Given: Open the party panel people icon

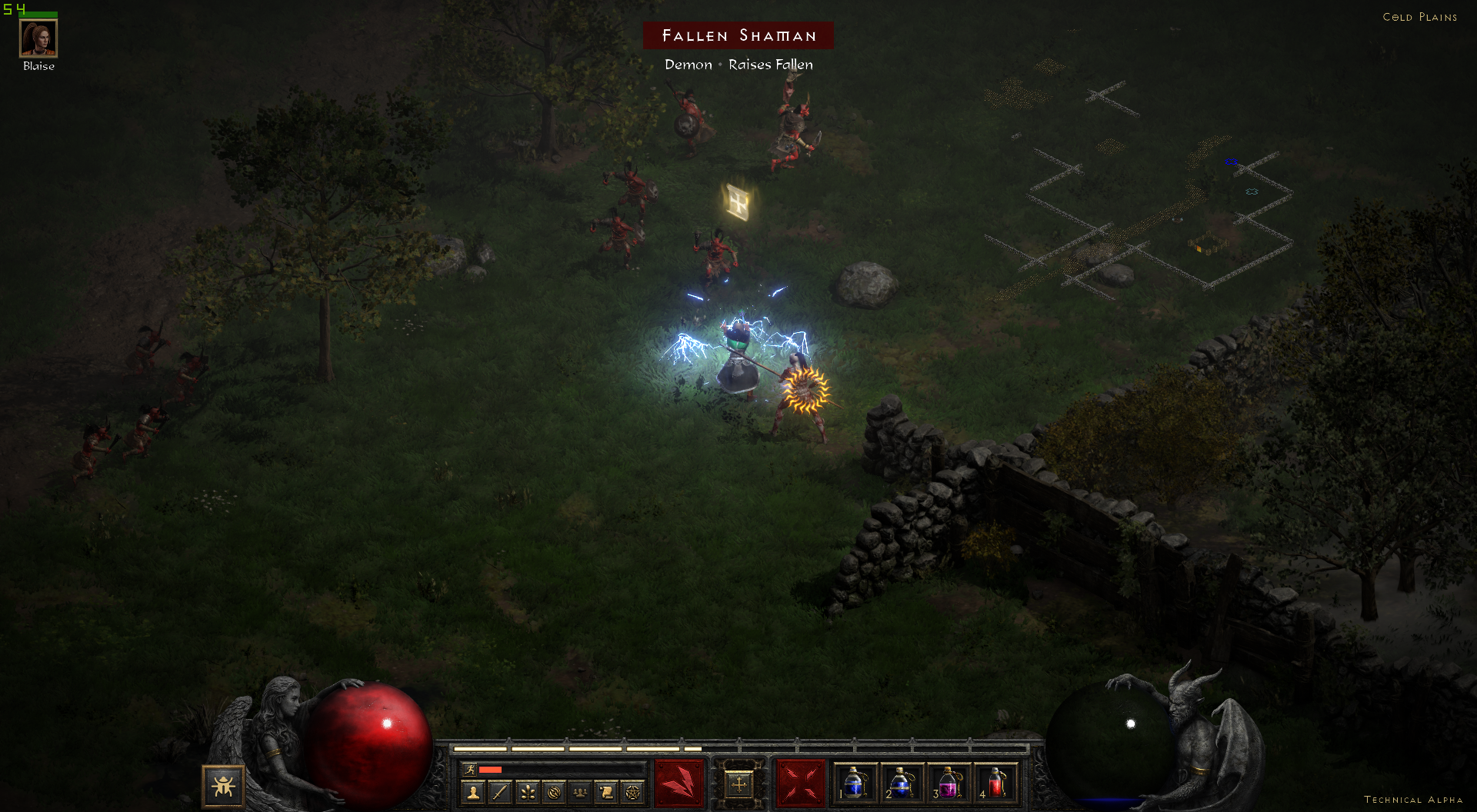Looking at the screenshot, I should point(580,791).
